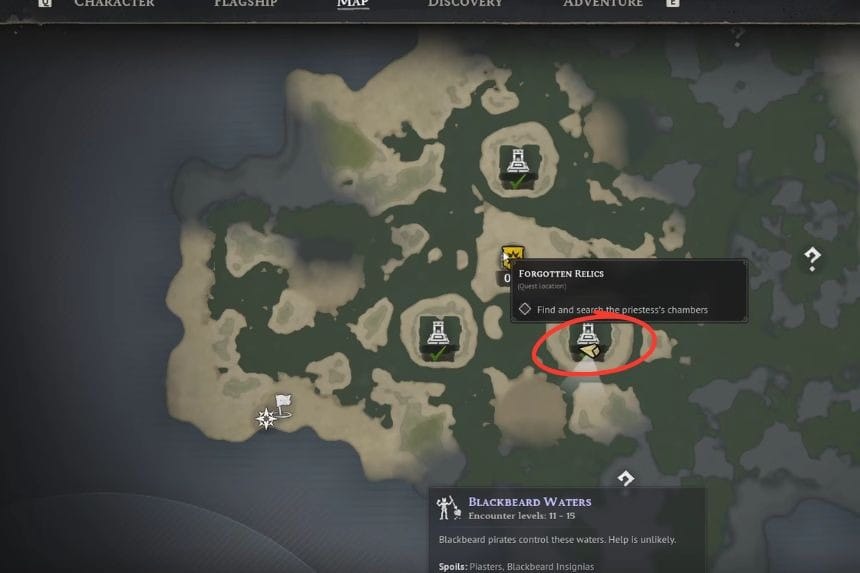Viewport: 860px width, 573px height.
Task: Select the question mark marker above Blackbeard Waters
Action: 625,479
